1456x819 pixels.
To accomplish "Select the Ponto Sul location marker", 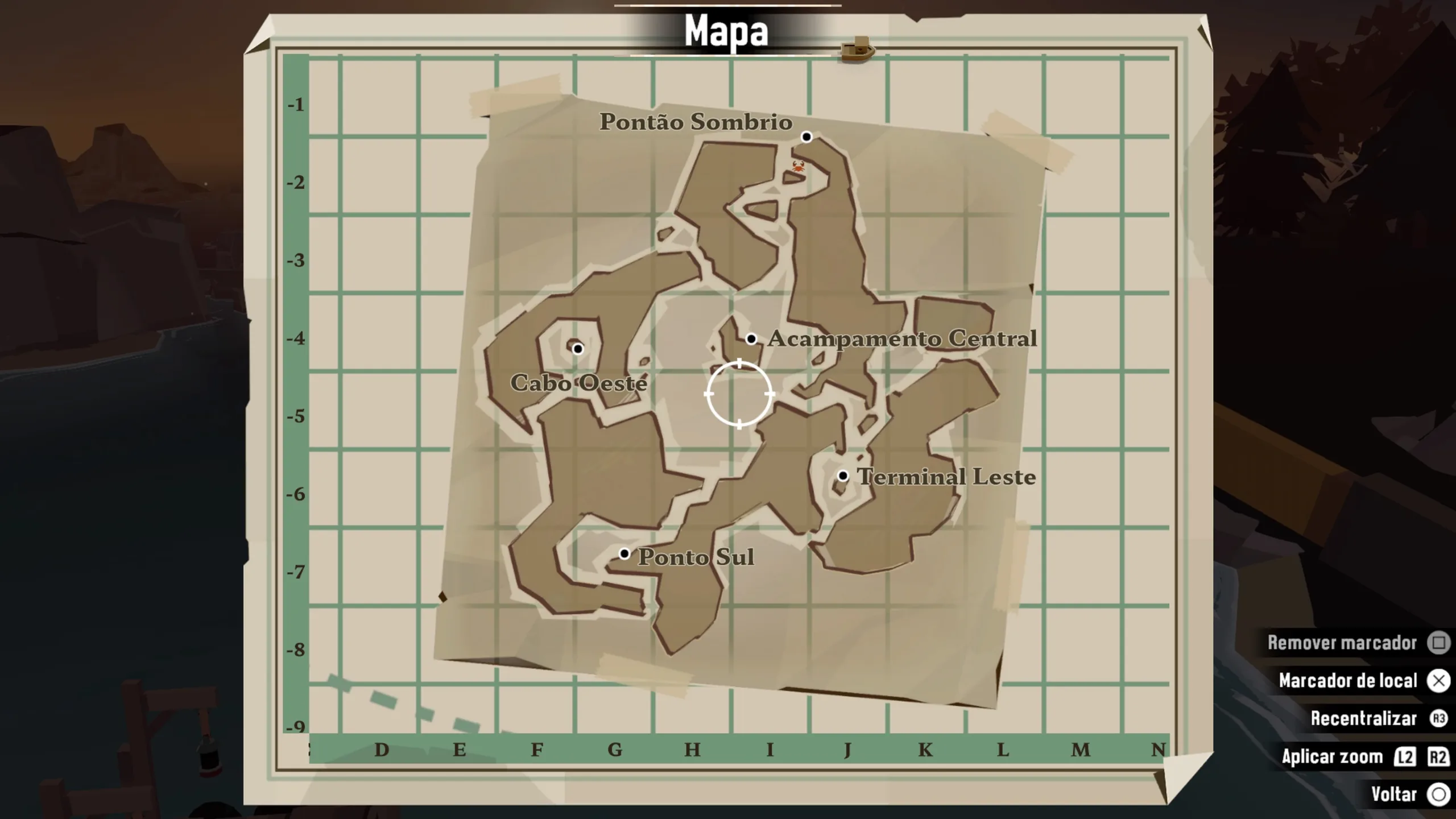I will tap(624, 553).
